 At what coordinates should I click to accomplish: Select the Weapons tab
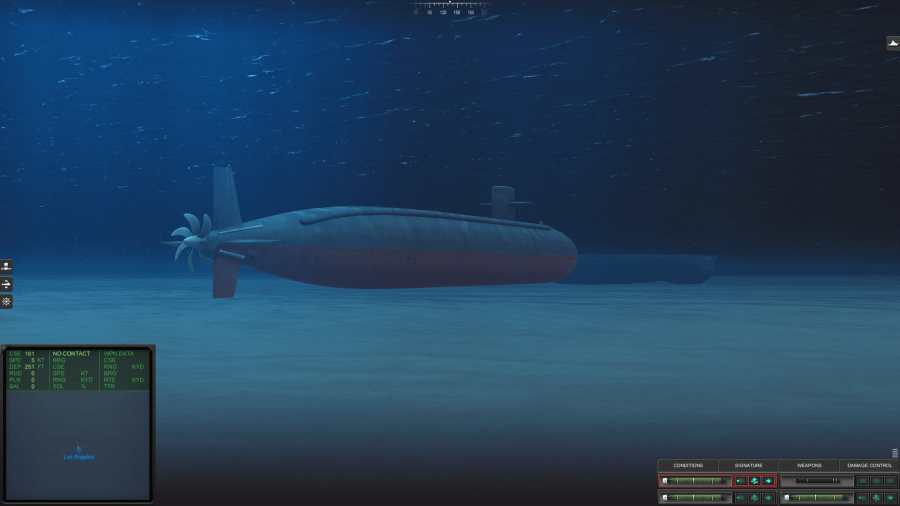tap(808, 465)
